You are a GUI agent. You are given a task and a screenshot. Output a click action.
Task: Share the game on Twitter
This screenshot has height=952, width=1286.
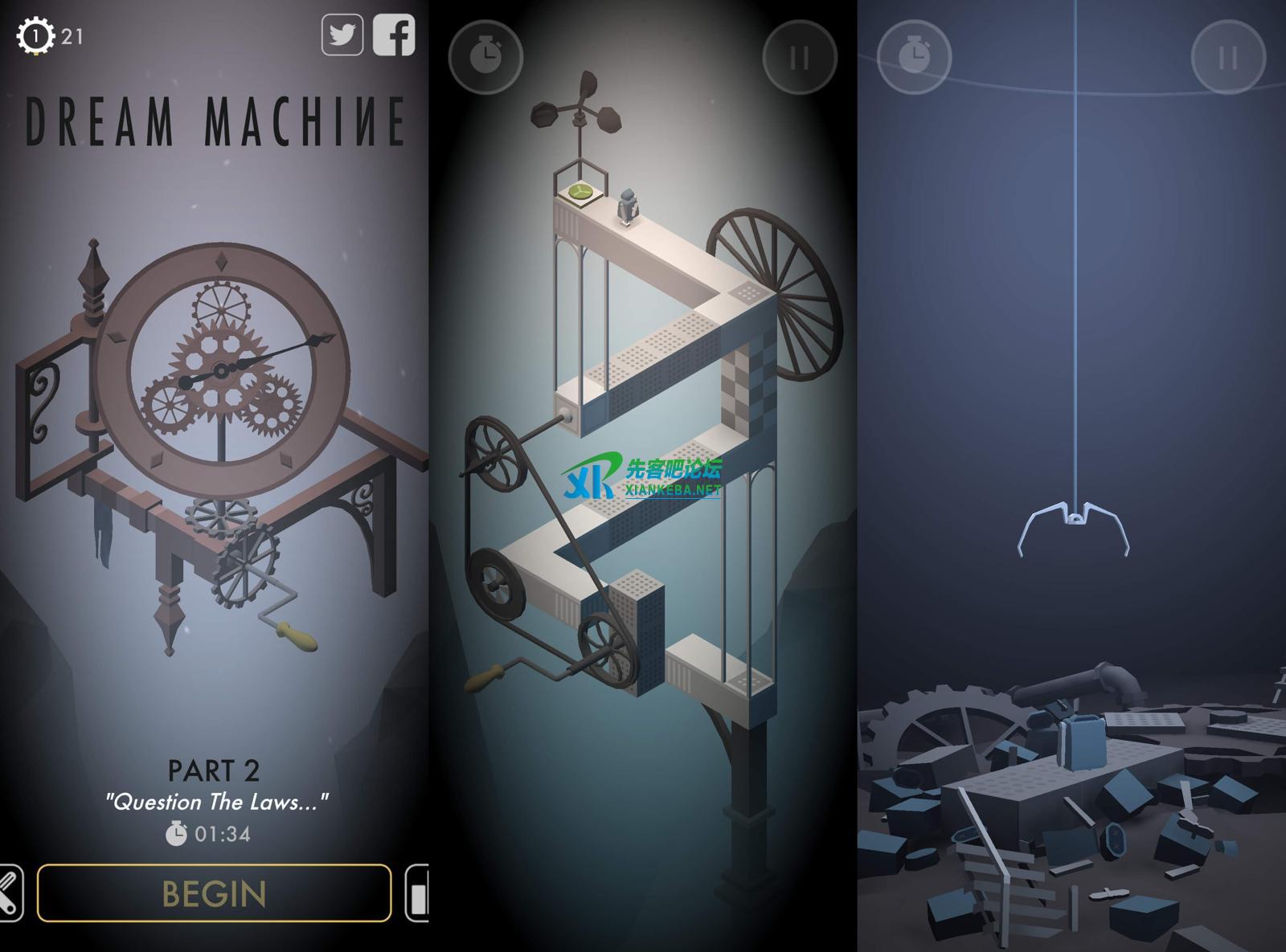pyautogui.click(x=342, y=35)
